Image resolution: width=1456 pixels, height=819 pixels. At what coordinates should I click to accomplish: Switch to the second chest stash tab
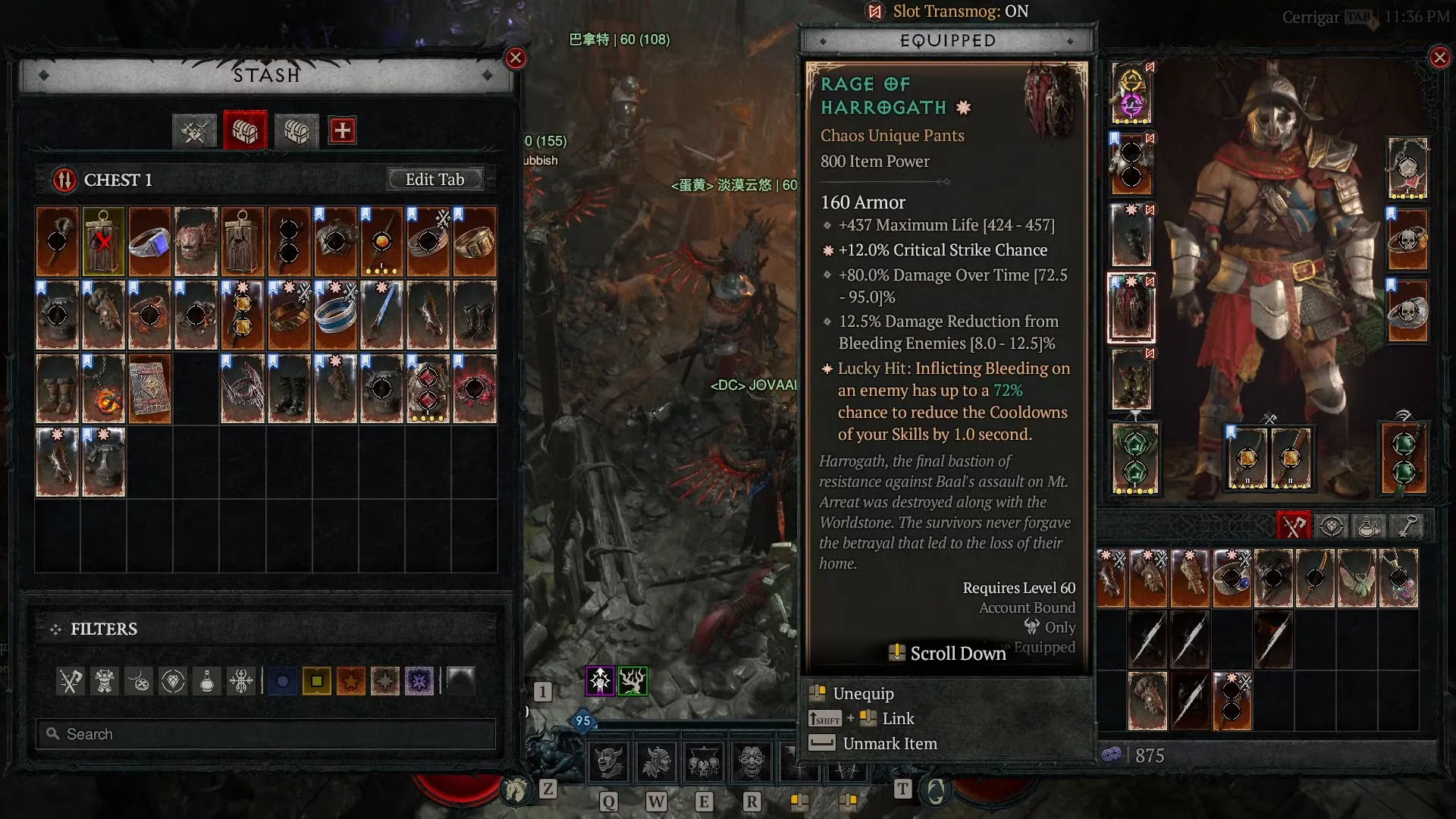click(297, 131)
